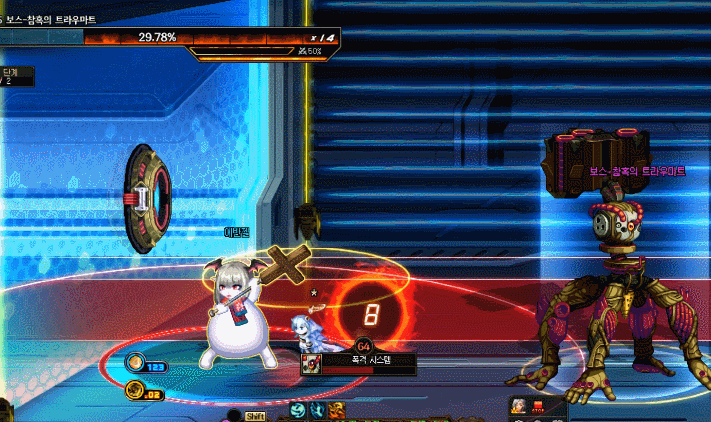
Task: Trigger the orange flame skill icon
Action: coord(336,411)
